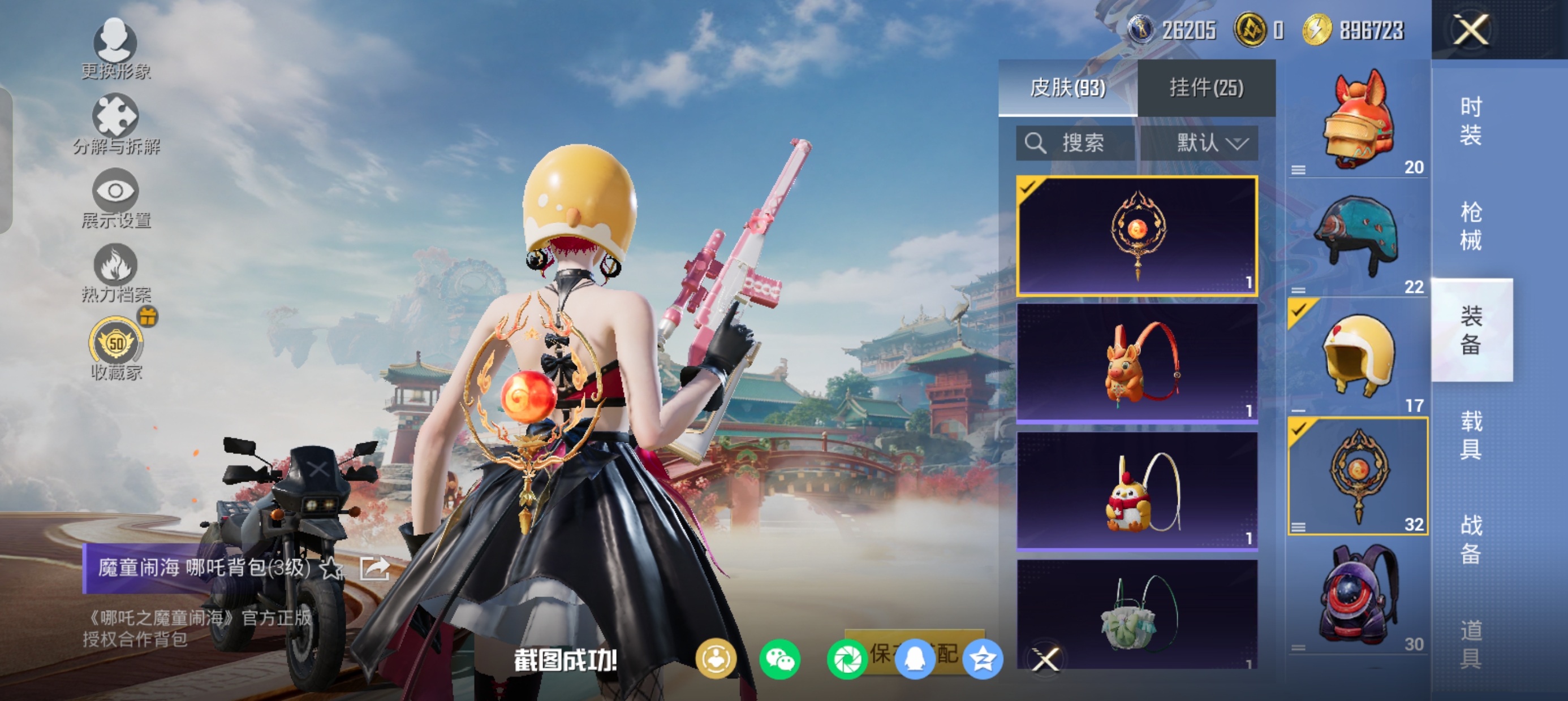
Task: Open the 载具 vehicles category
Action: click(x=1471, y=435)
